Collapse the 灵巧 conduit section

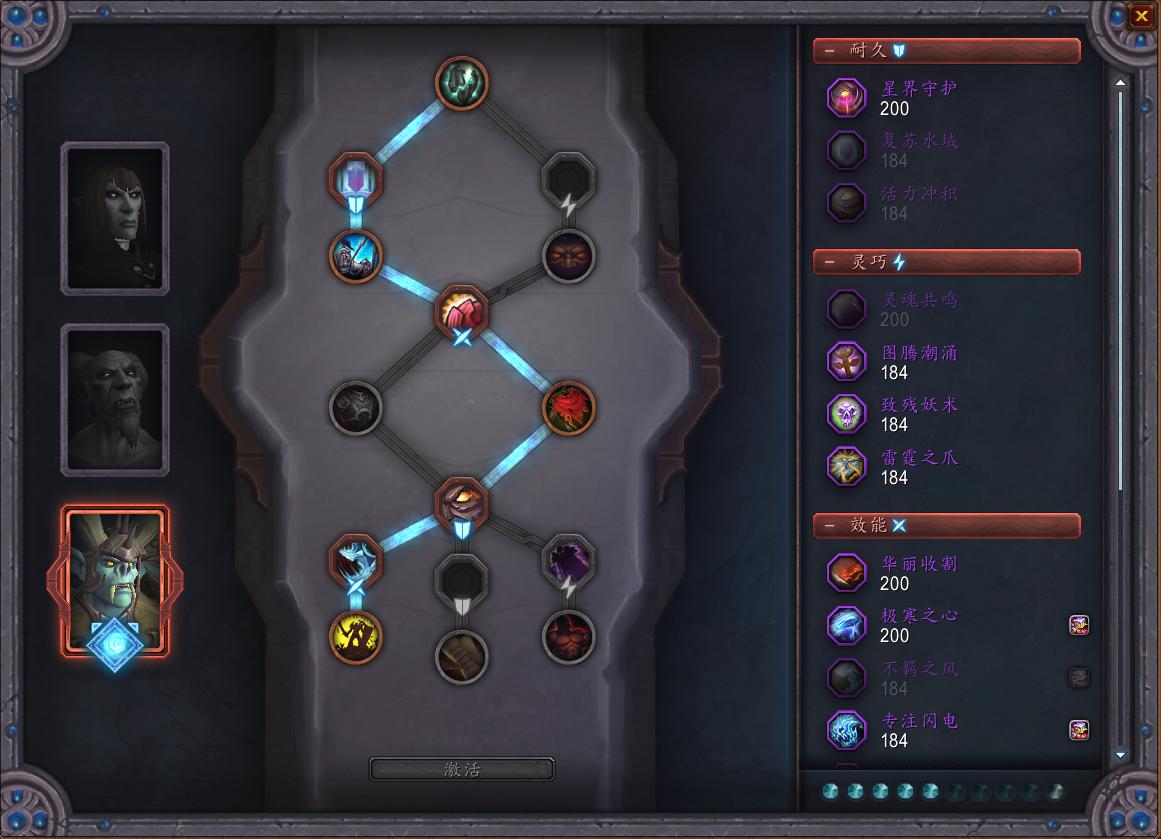pyautogui.click(x=829, y=263)
